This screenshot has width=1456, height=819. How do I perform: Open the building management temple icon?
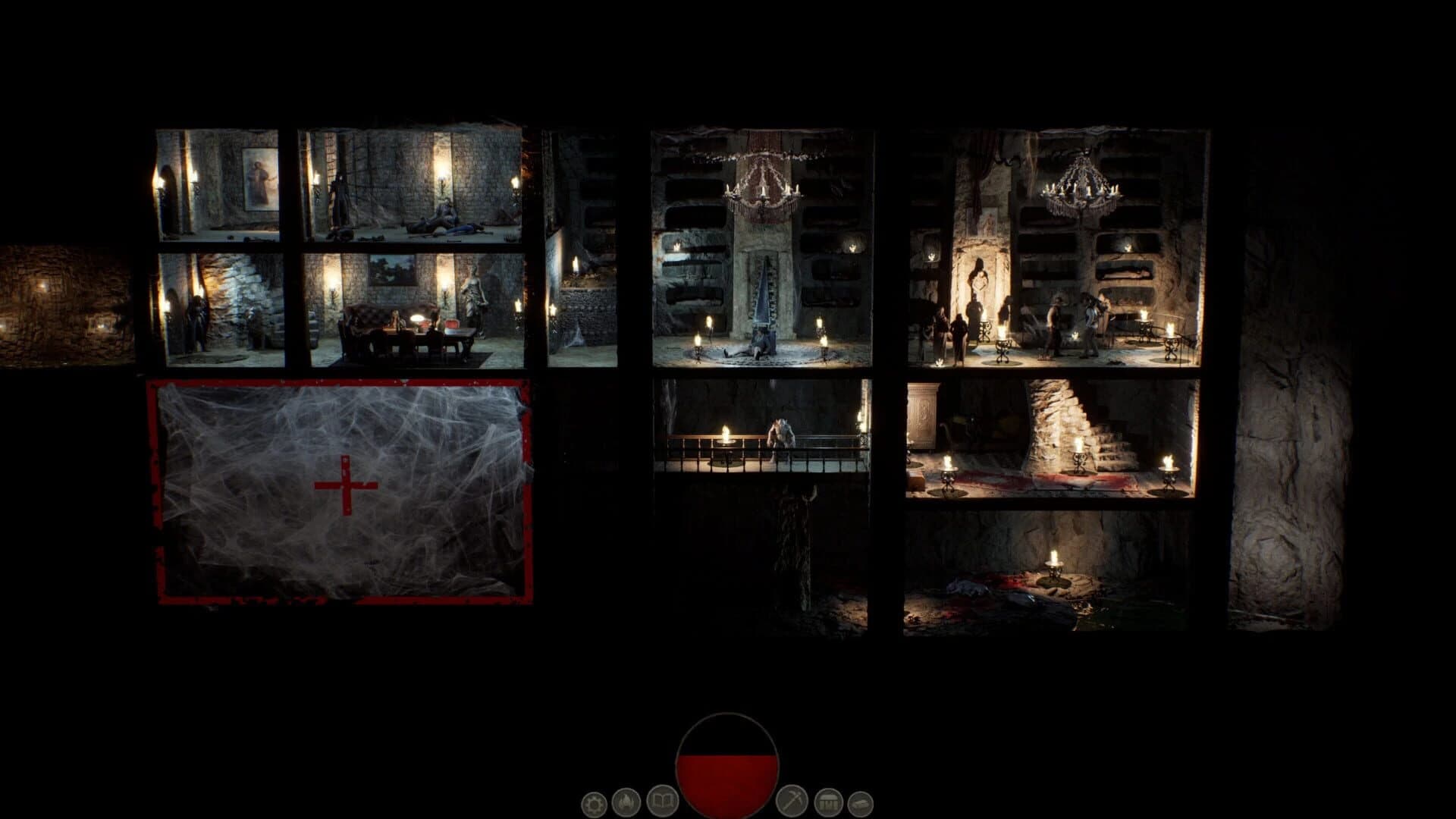(827, 802)
